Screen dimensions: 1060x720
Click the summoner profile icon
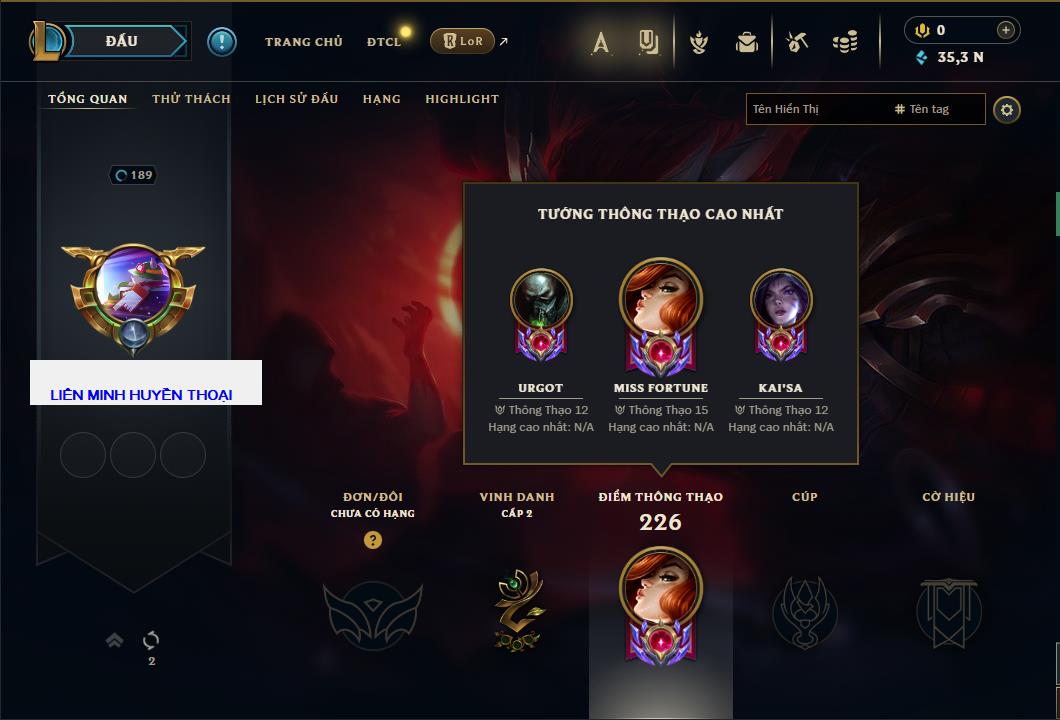[x=132, y=292]
